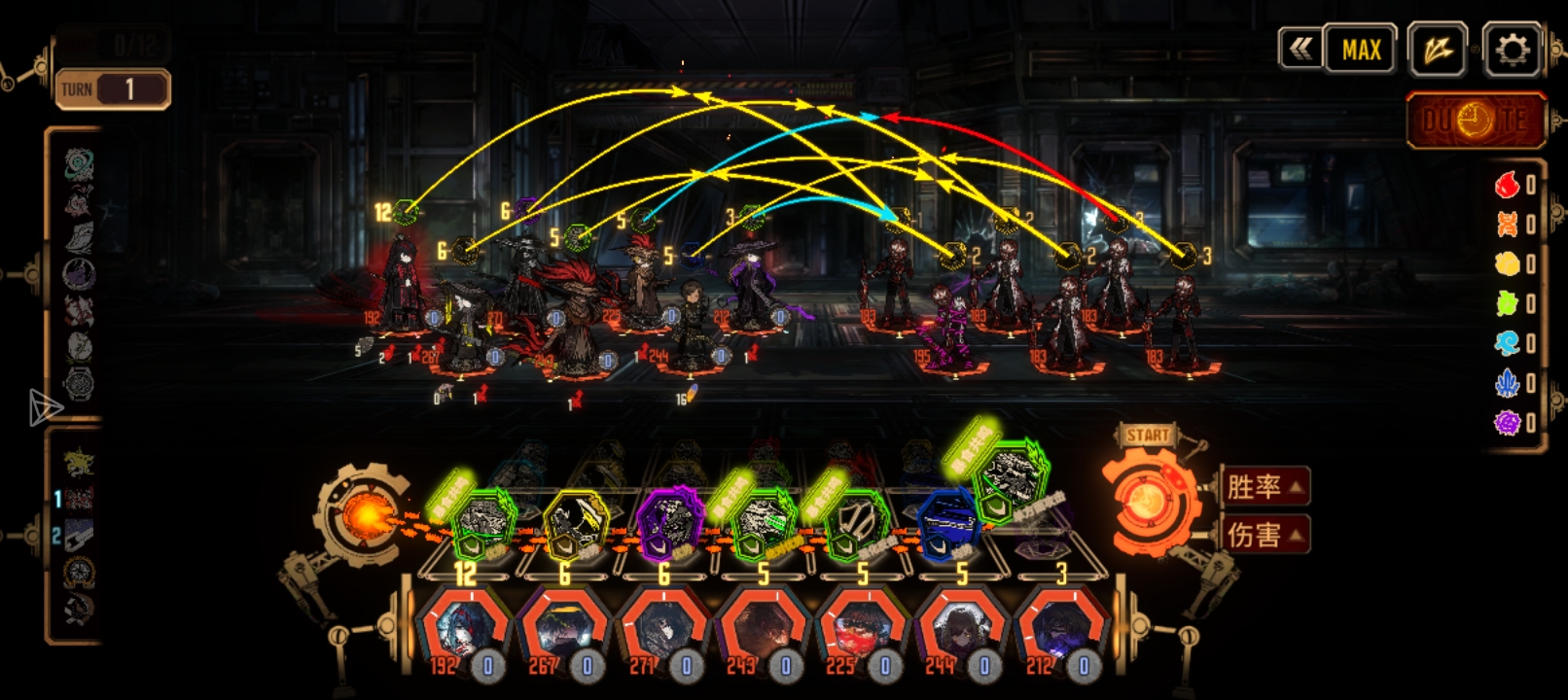Viewport: 1568px width, 700px height.
Task: Pick the purple skill hexagon in the chain
Action: pos(669,523)
